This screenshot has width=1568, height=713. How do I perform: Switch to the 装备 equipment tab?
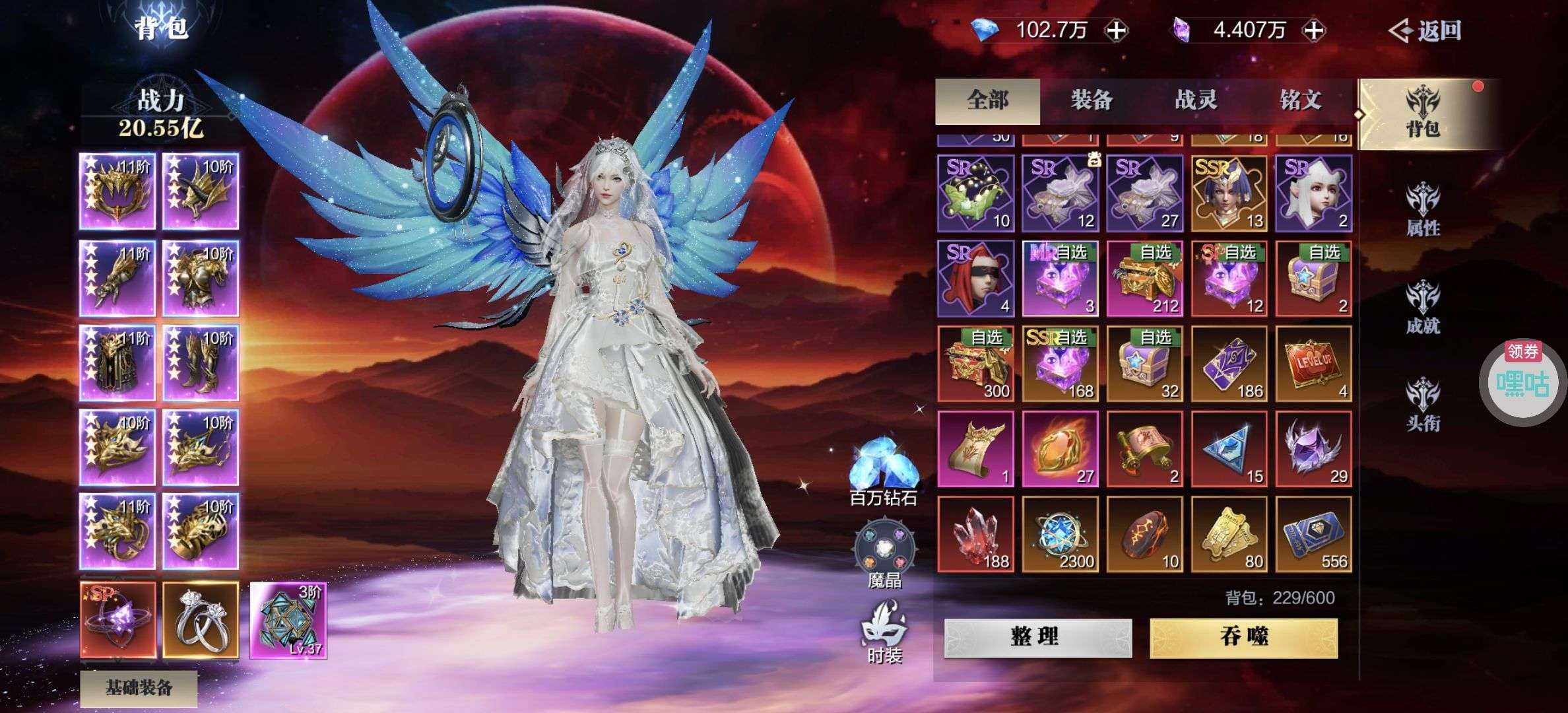click(1092, 100)
